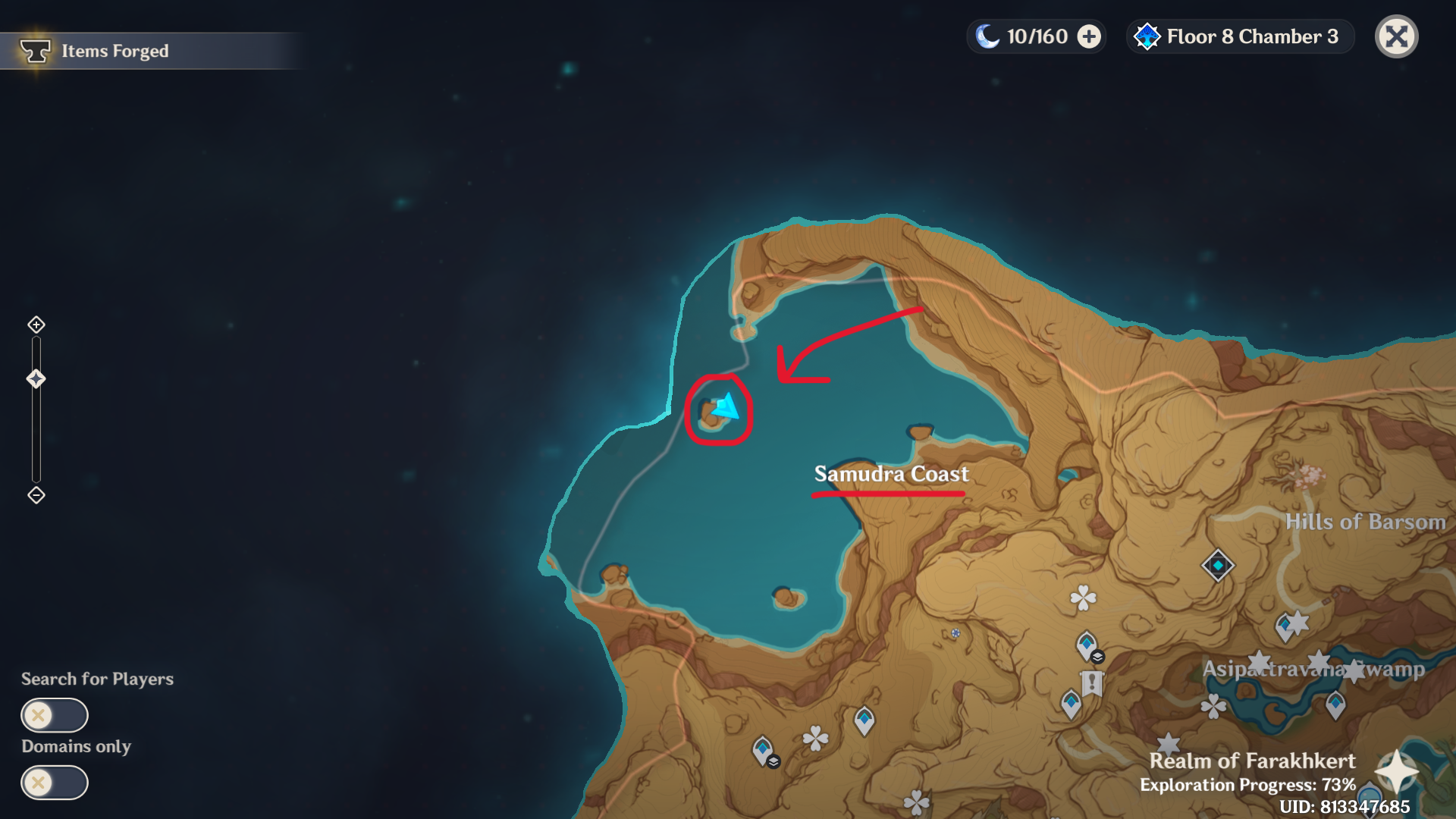This screenshot has height=819, width=1456.
Task: Collapse the map using zoom-out control
Action: point(35,494)
